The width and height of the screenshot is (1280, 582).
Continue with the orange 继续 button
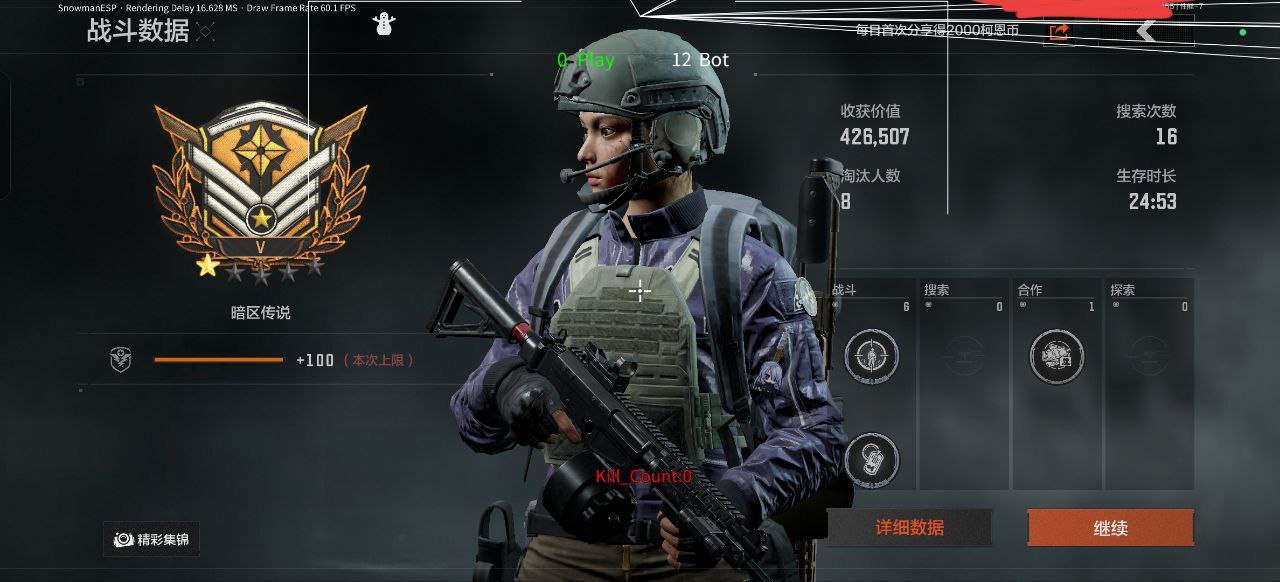(x=1110, y=528)
